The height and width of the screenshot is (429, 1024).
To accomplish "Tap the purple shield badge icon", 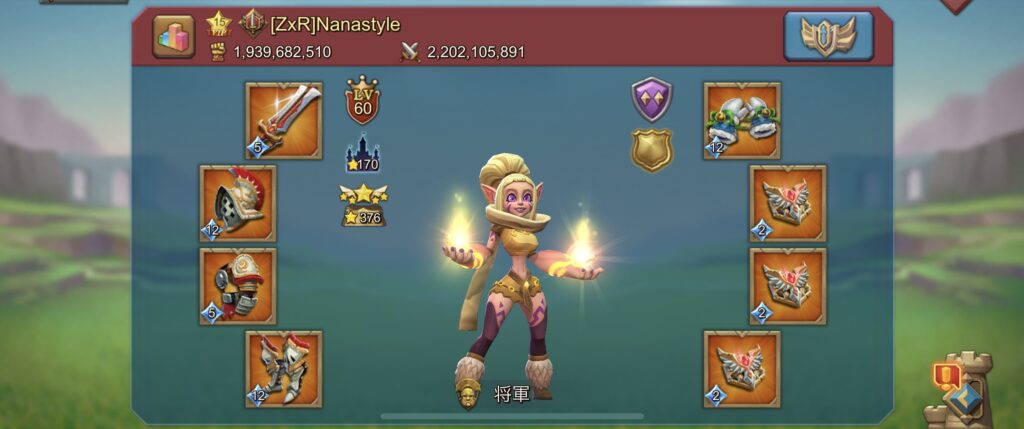I will click(x=651, y=99).
